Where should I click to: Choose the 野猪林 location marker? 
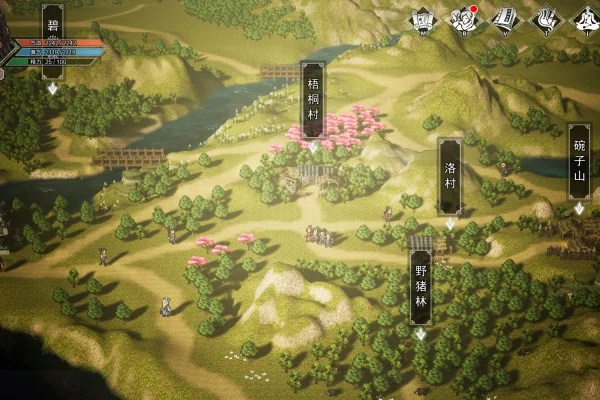[421, 287]
